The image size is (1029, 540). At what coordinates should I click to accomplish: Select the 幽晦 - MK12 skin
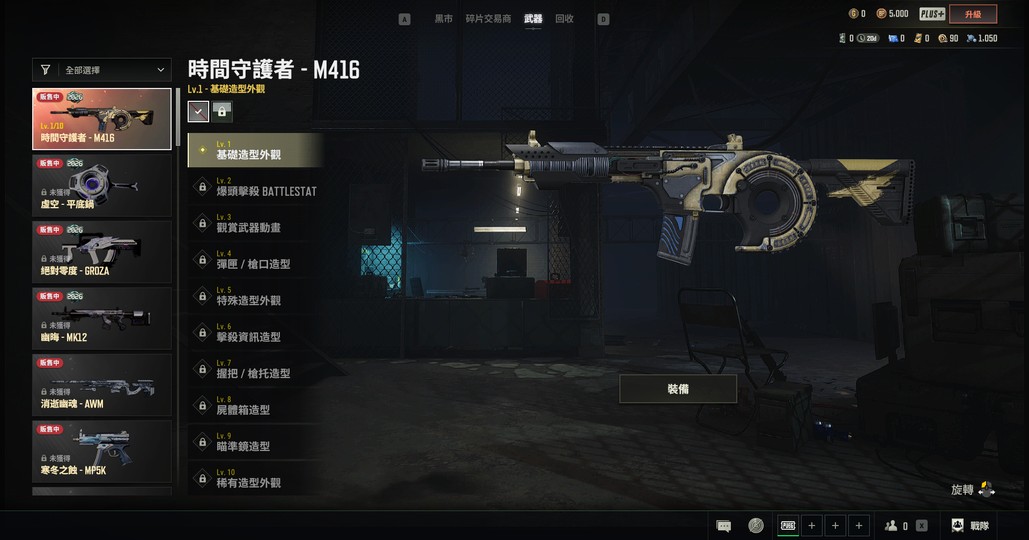click(x=102, y=317)
